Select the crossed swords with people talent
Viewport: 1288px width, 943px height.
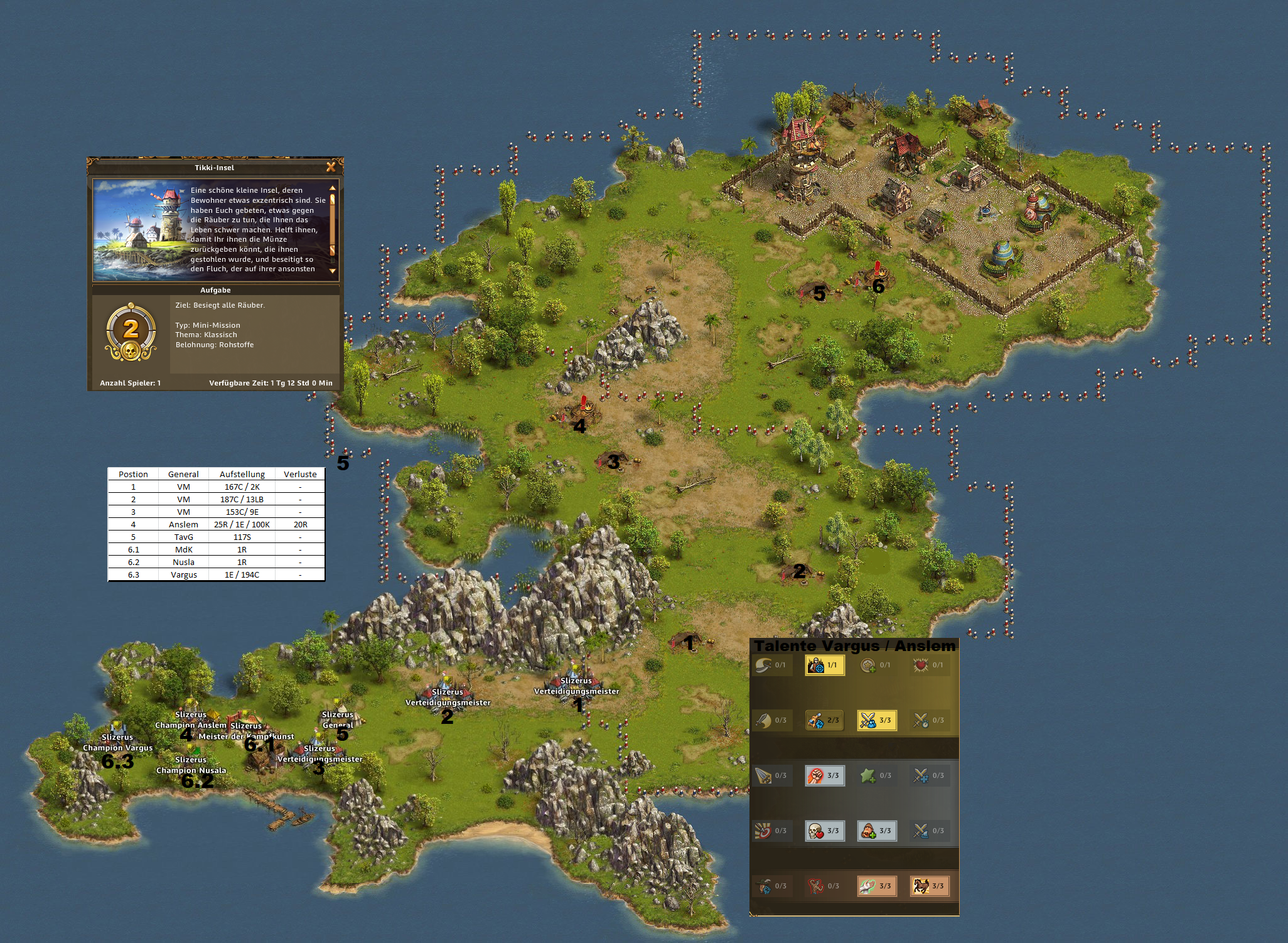[x=876, y=720]
